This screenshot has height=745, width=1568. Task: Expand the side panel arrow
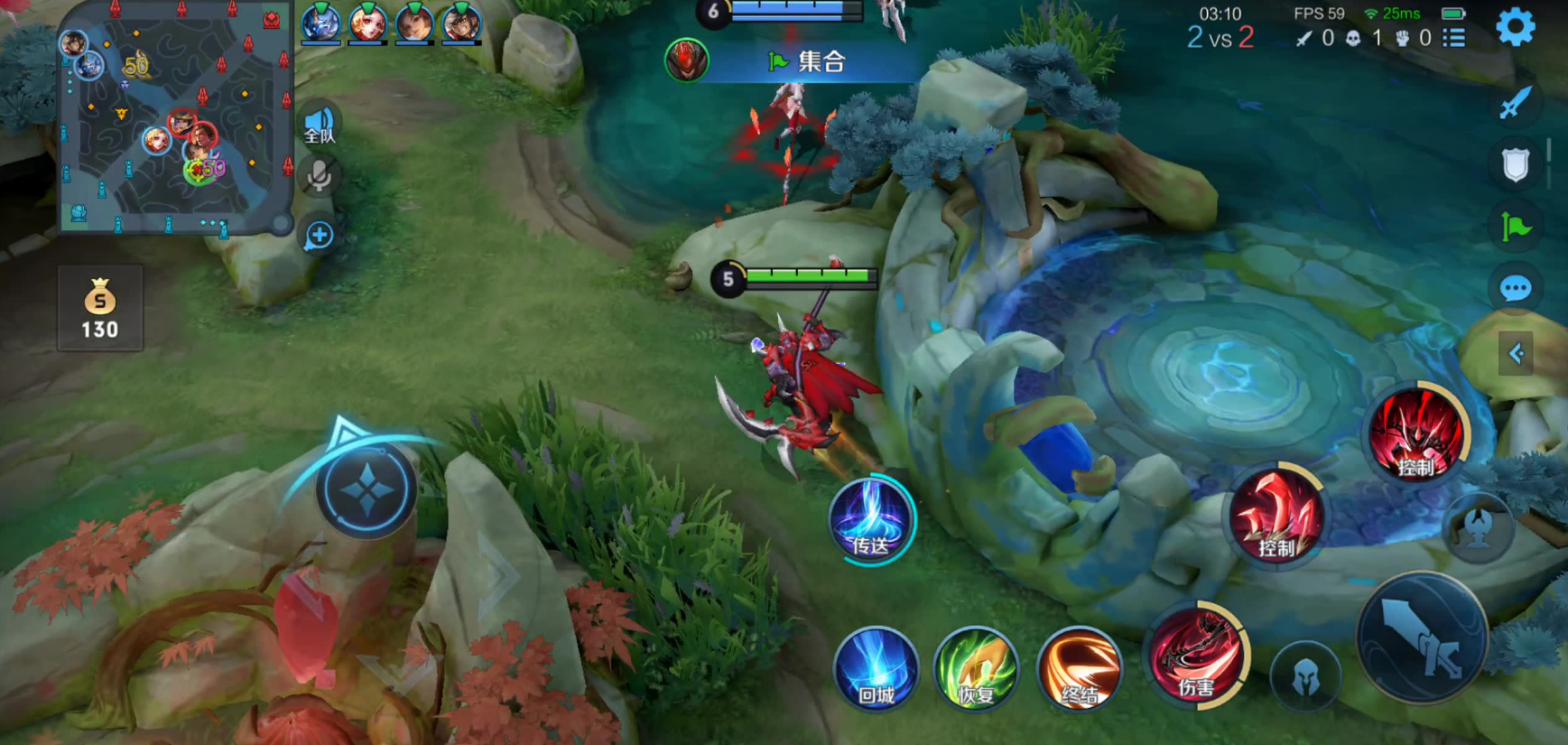click(1517, 353)
